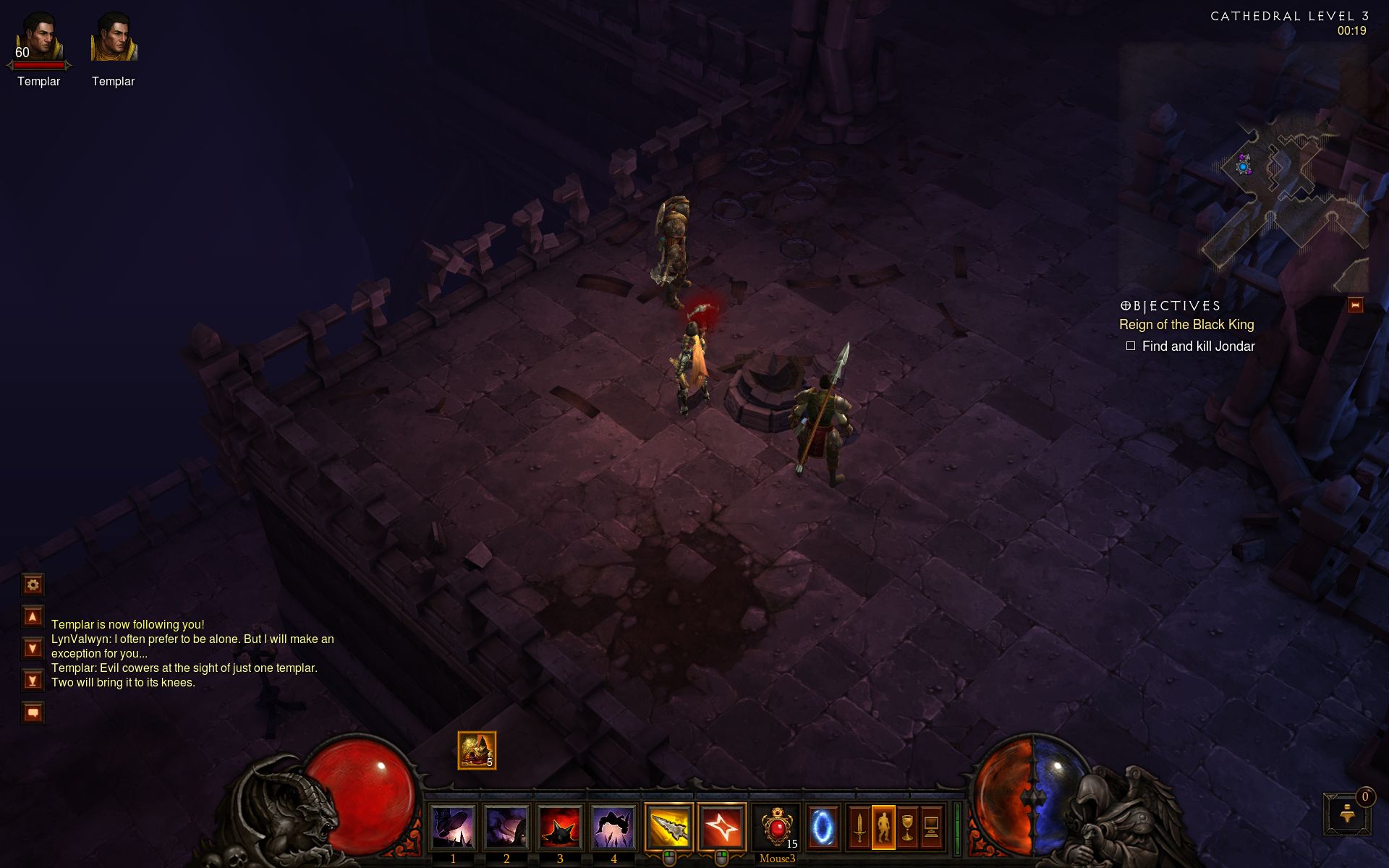1389x868 pixels.
Task: Open chat settings with the gear button
Action: (33, 584)
